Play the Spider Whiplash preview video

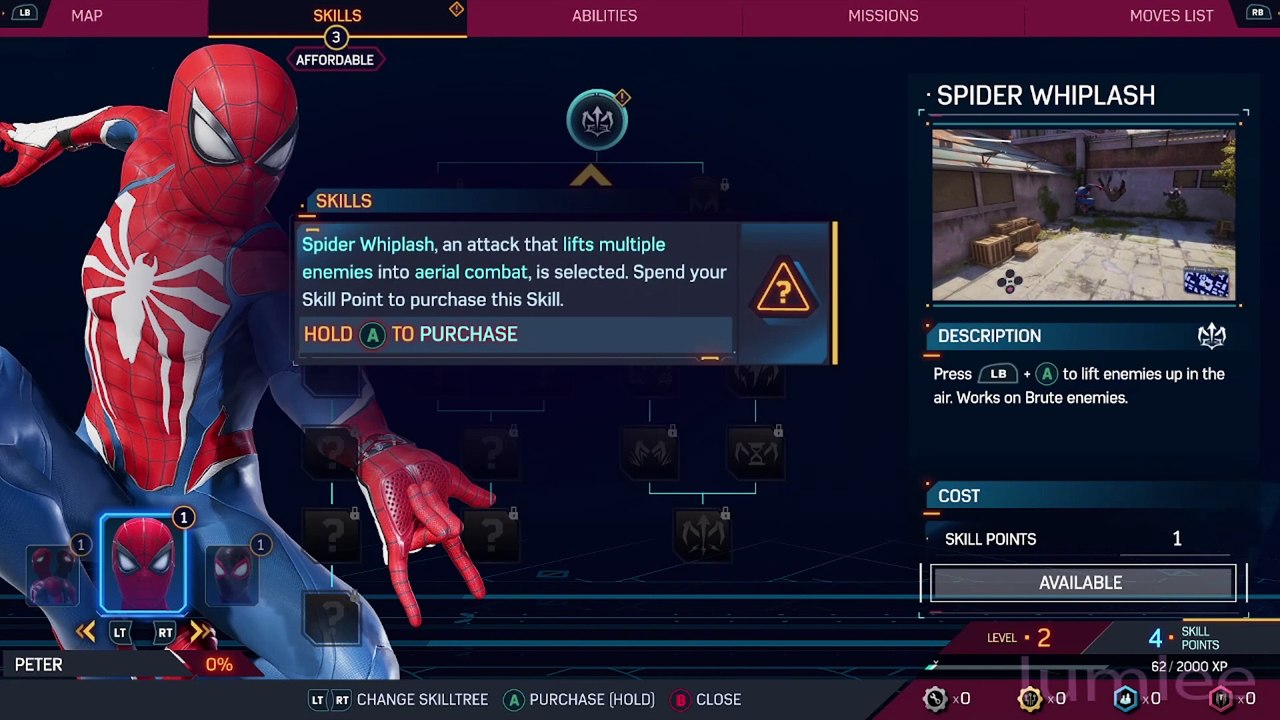click(1083, 216)
